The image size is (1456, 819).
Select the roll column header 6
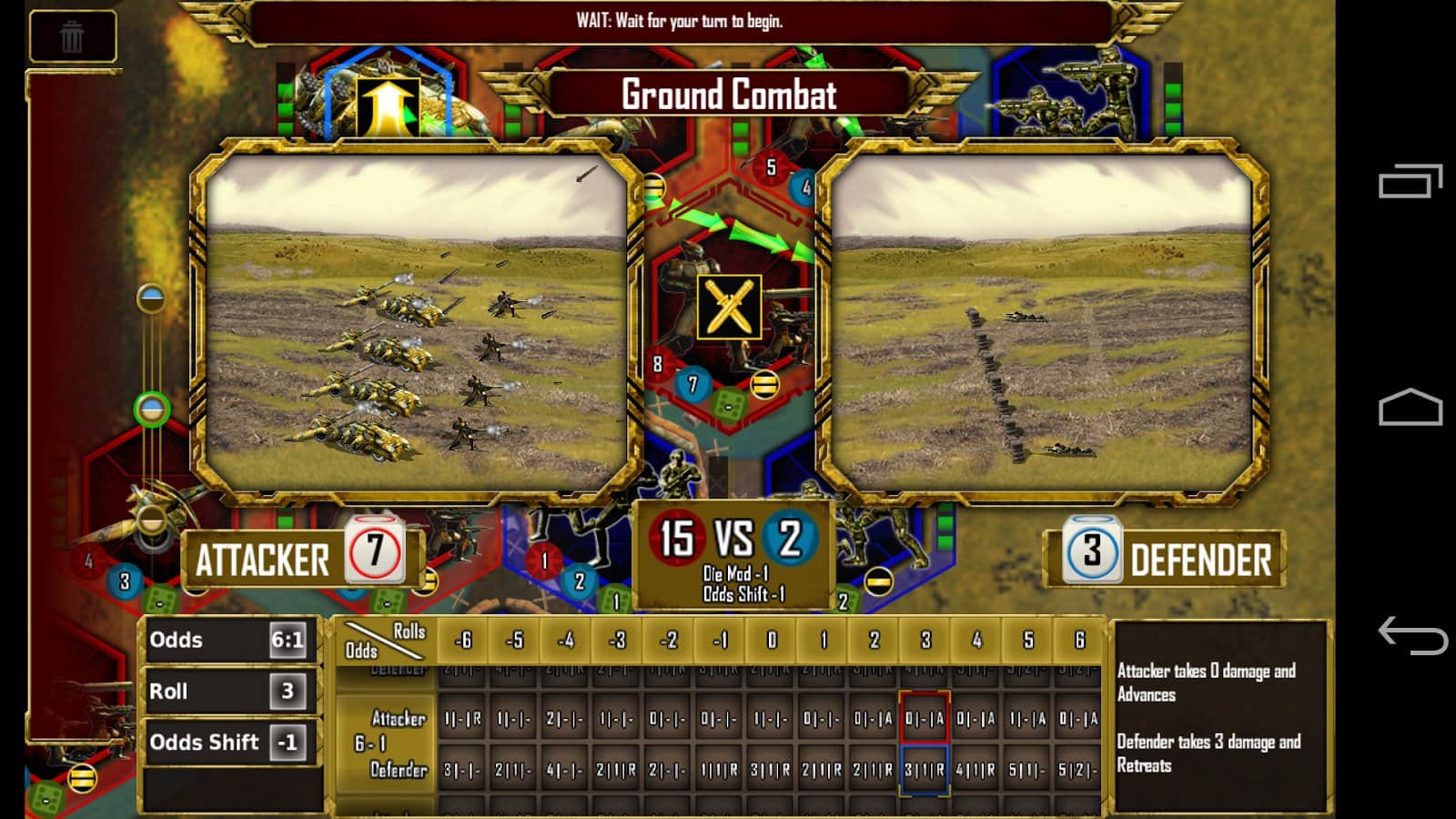coord(1079,641)
